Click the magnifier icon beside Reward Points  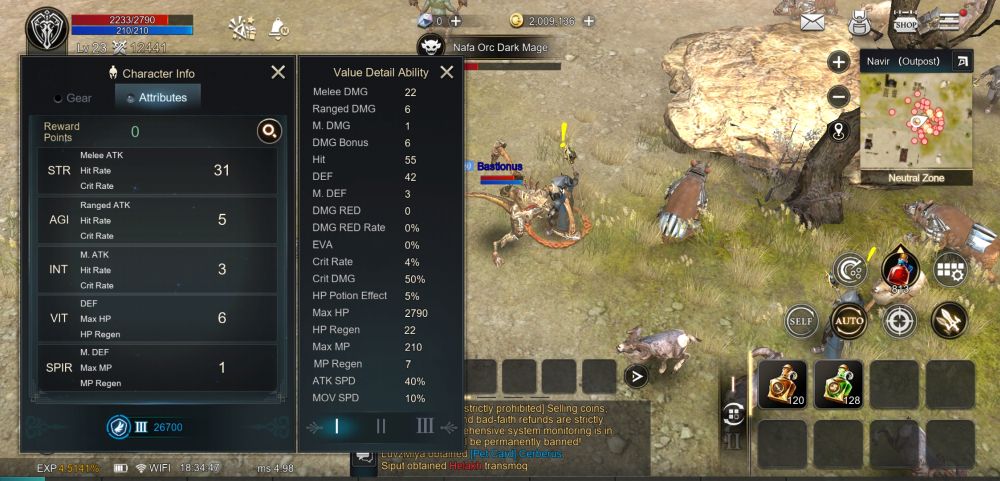[268, 131]
